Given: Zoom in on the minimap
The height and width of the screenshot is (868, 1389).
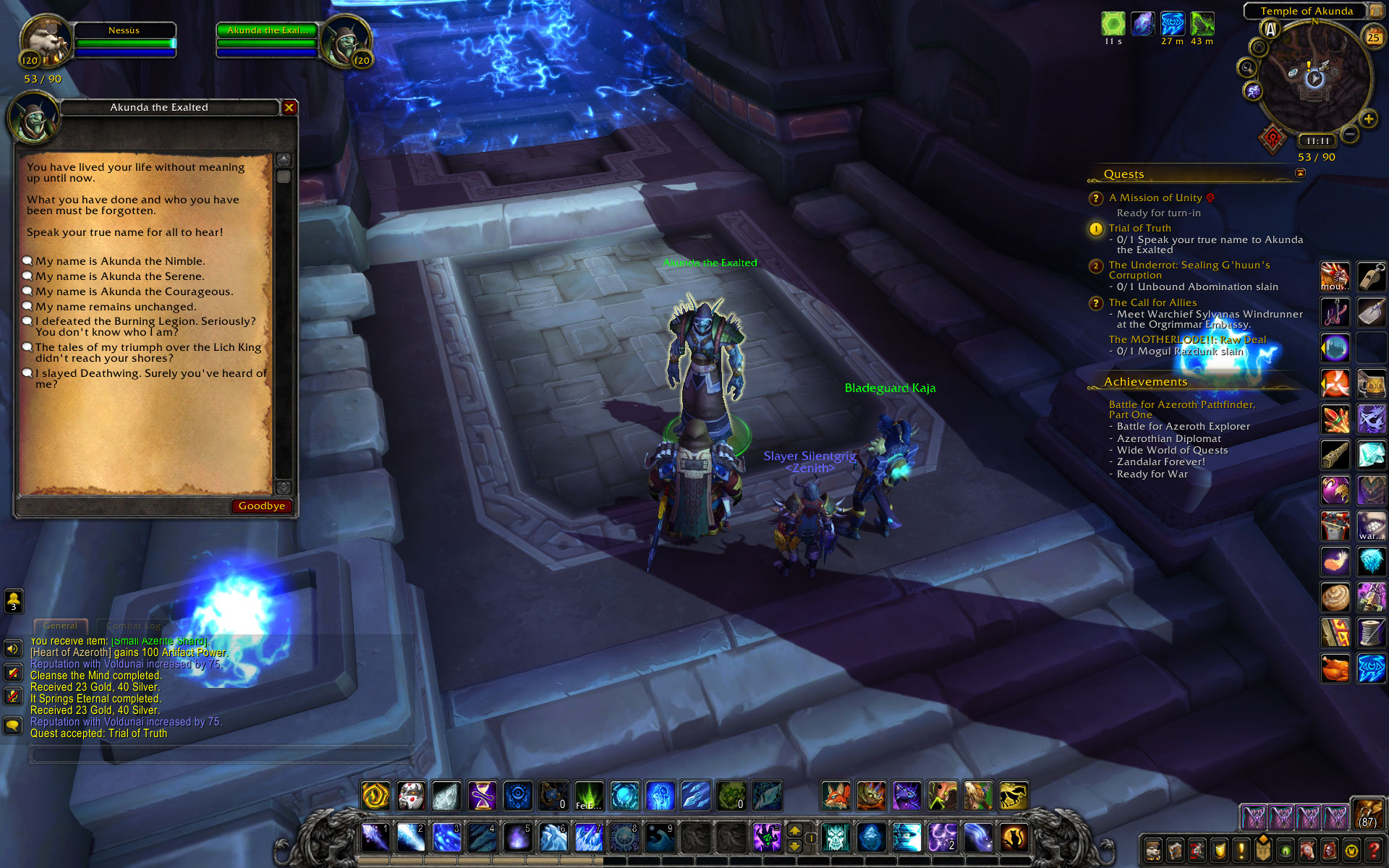Looking at the screenshot, I should point(1368,119).
